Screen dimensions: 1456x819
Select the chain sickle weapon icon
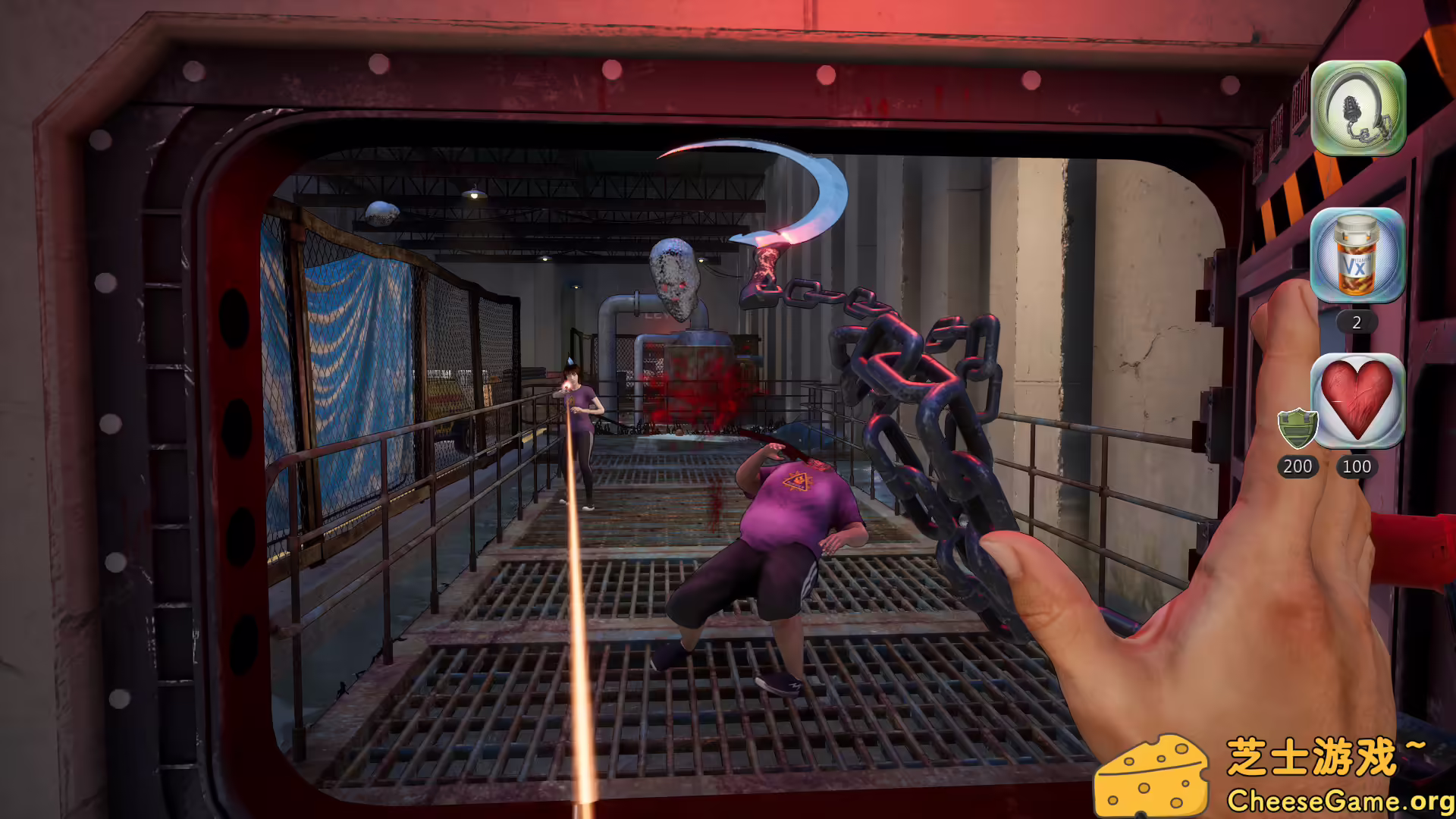tap(1357, 108)
